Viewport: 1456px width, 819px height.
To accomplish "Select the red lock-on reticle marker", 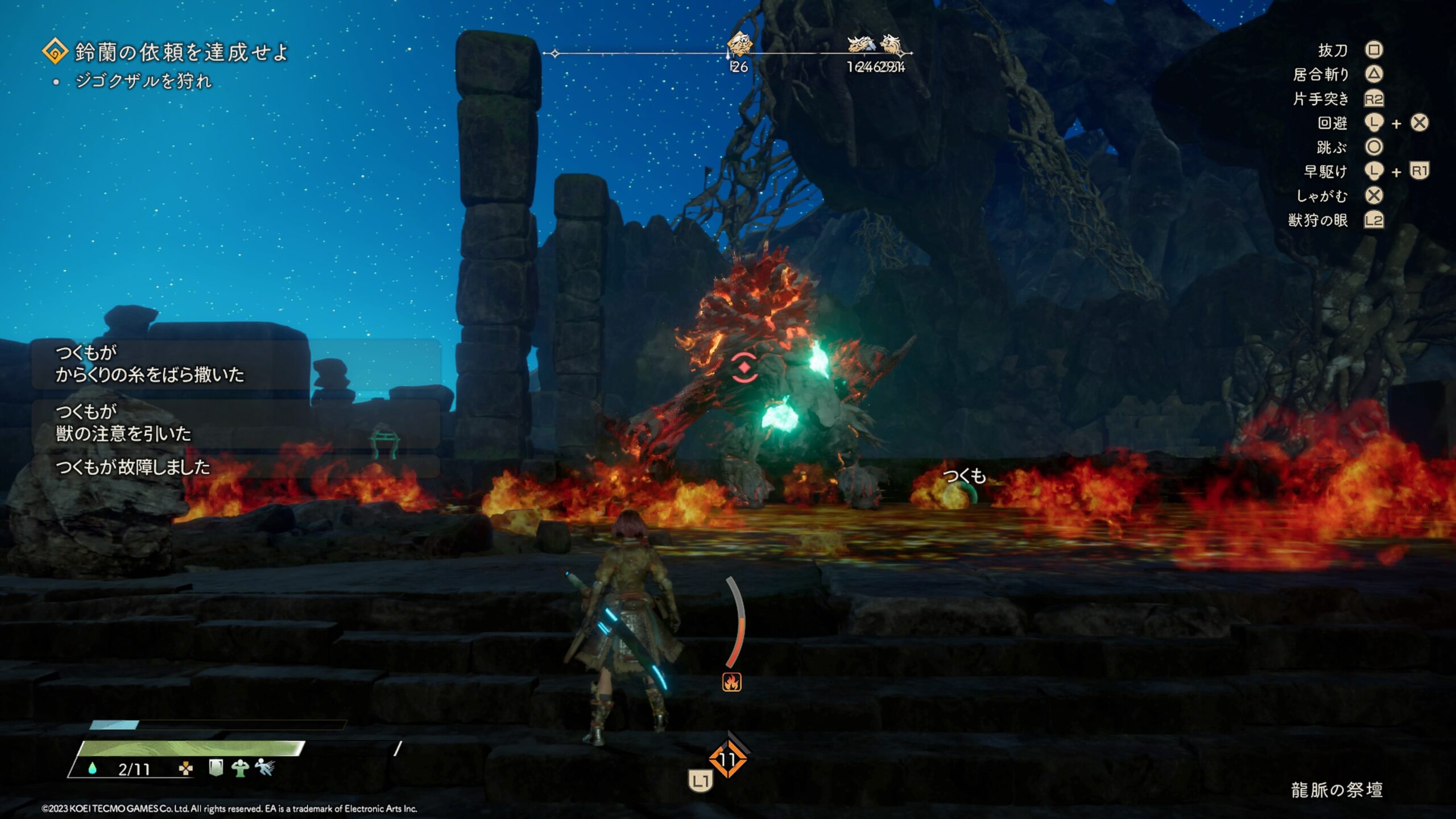I will [x=744, y=367].
